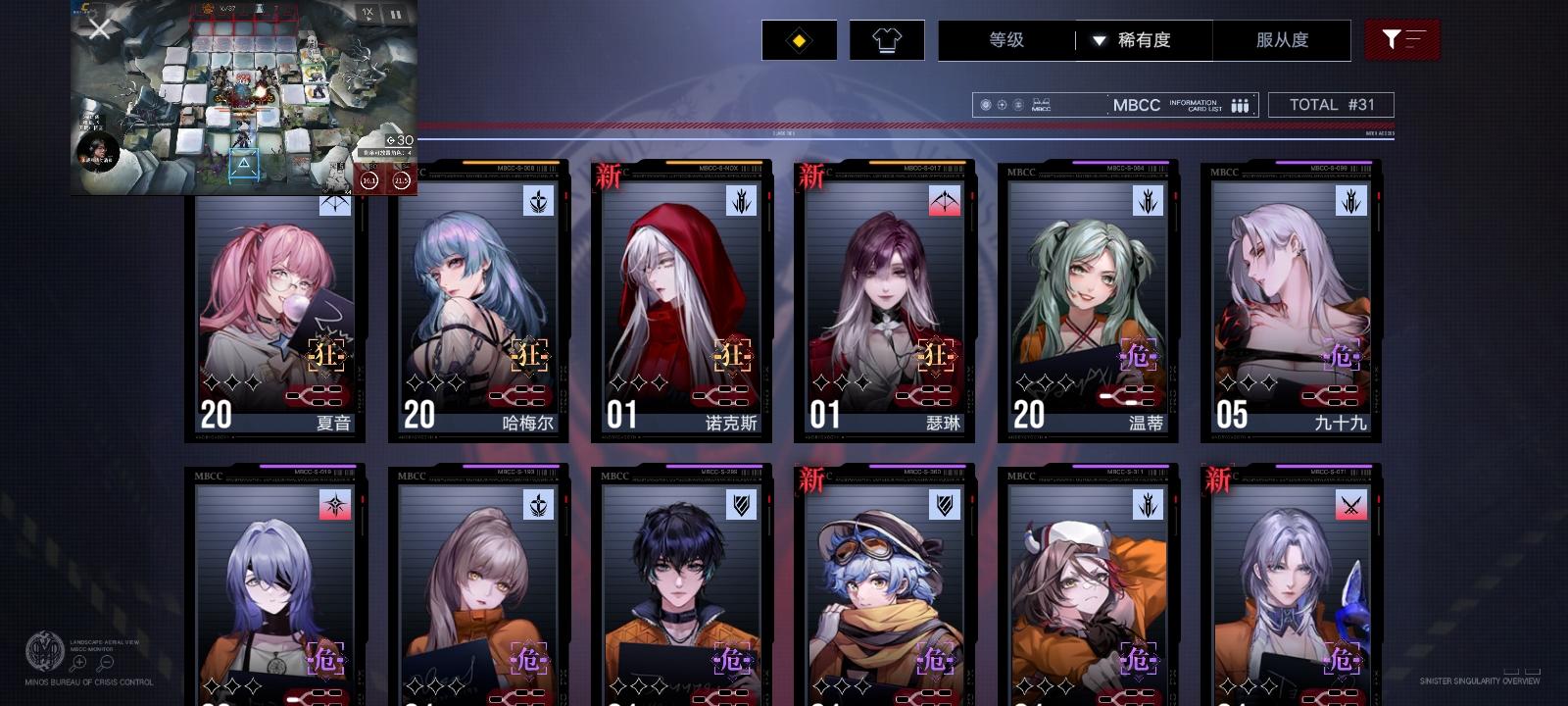Click the outfit shirt icon in top toolbar

tap(887, 39)
